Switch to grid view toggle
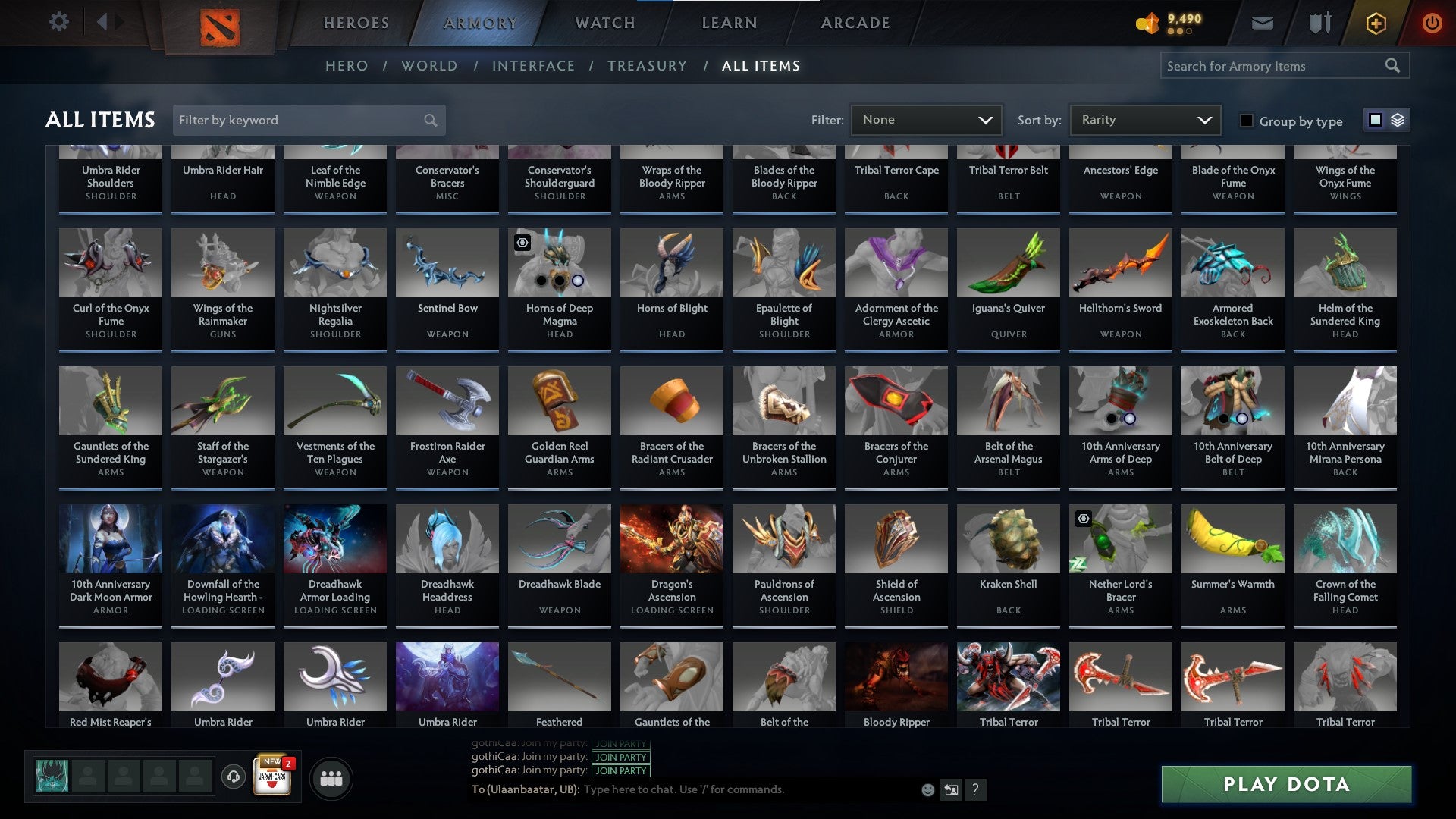The height and width of the screenshot is (819, 1456). point(1374,119)
